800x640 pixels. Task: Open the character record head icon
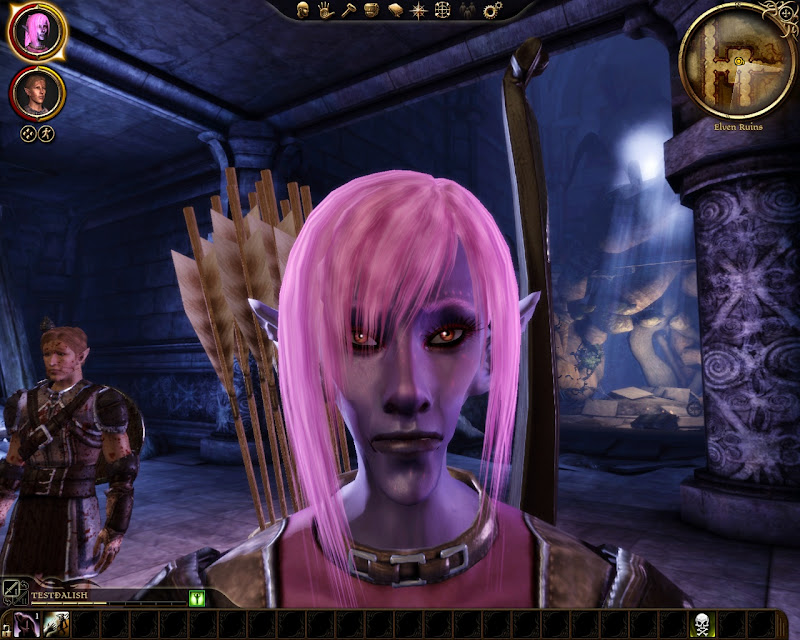302,10
